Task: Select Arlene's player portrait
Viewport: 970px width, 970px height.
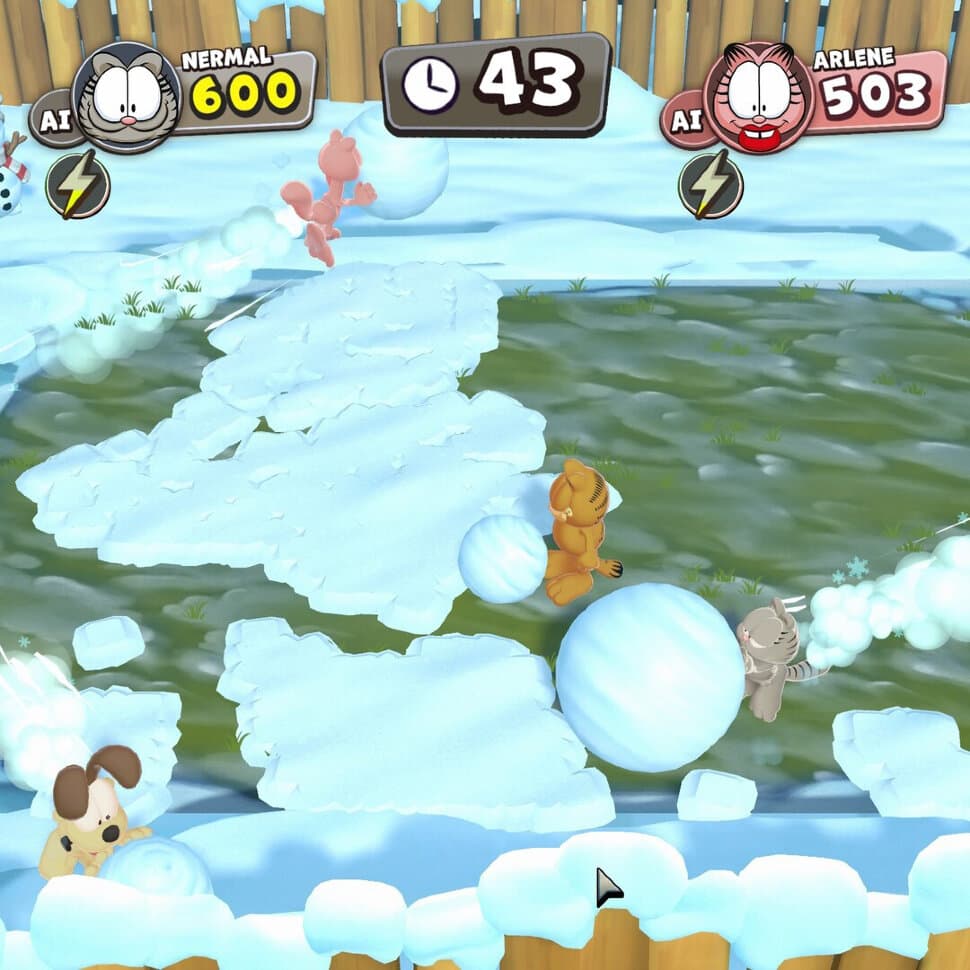Action: pyautogui.click(x=757, y=97)
